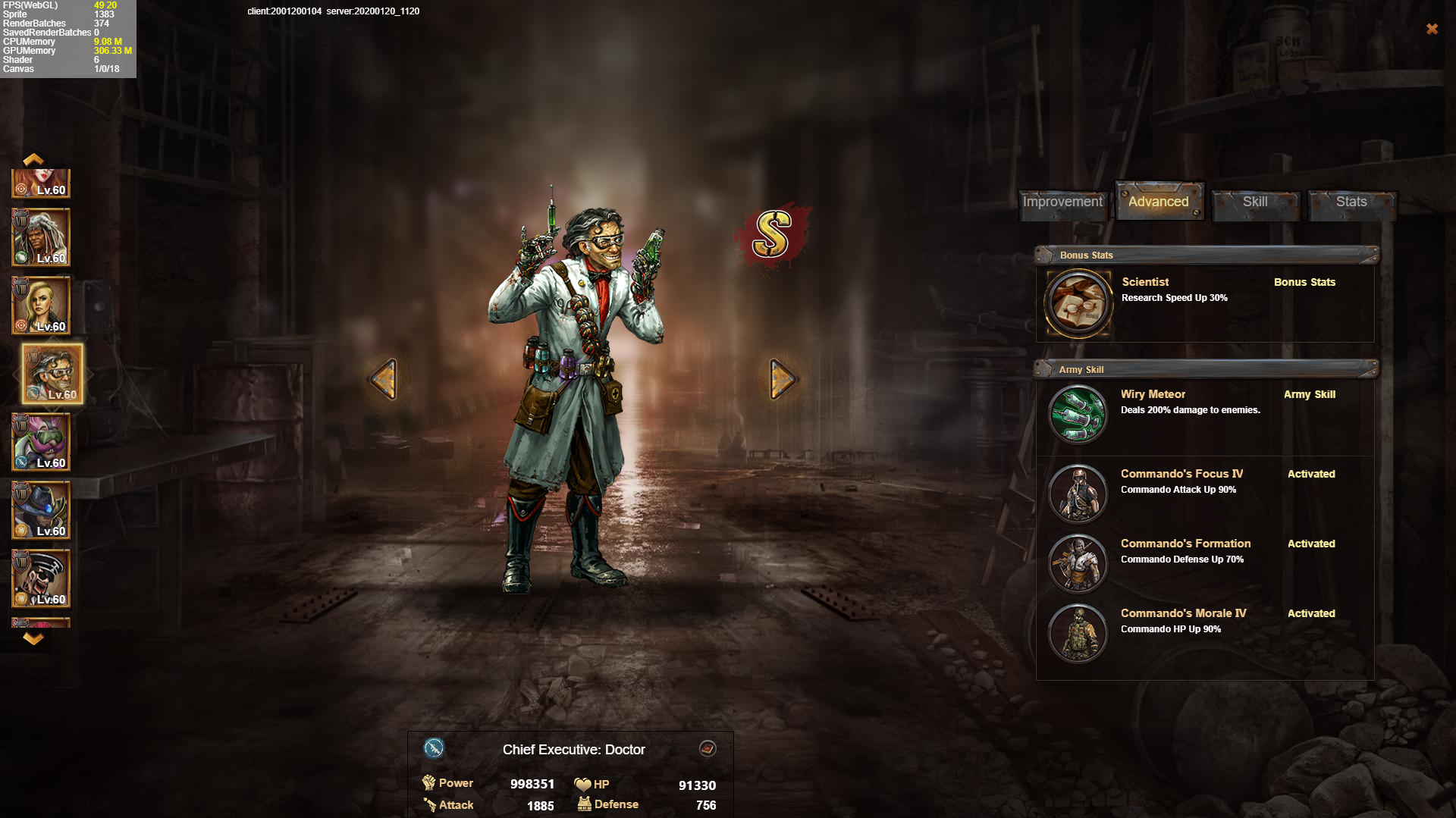Click the Scientist bonus stat icon
The width and height of the screenshot is (1456, 818).
tap(1078, 303)
